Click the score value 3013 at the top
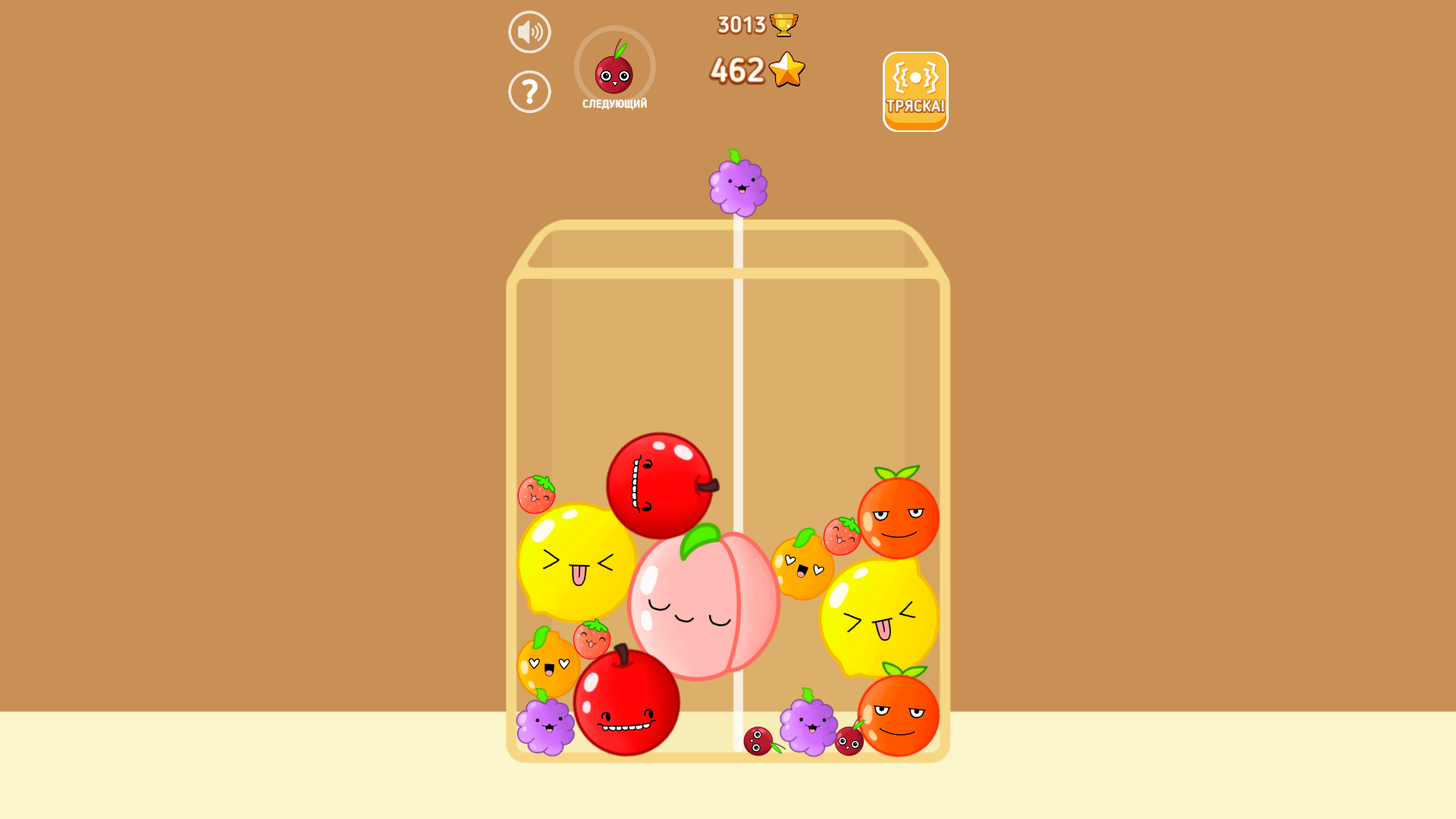Viewport: 1456px width, 819px height. tap(739, 23)
